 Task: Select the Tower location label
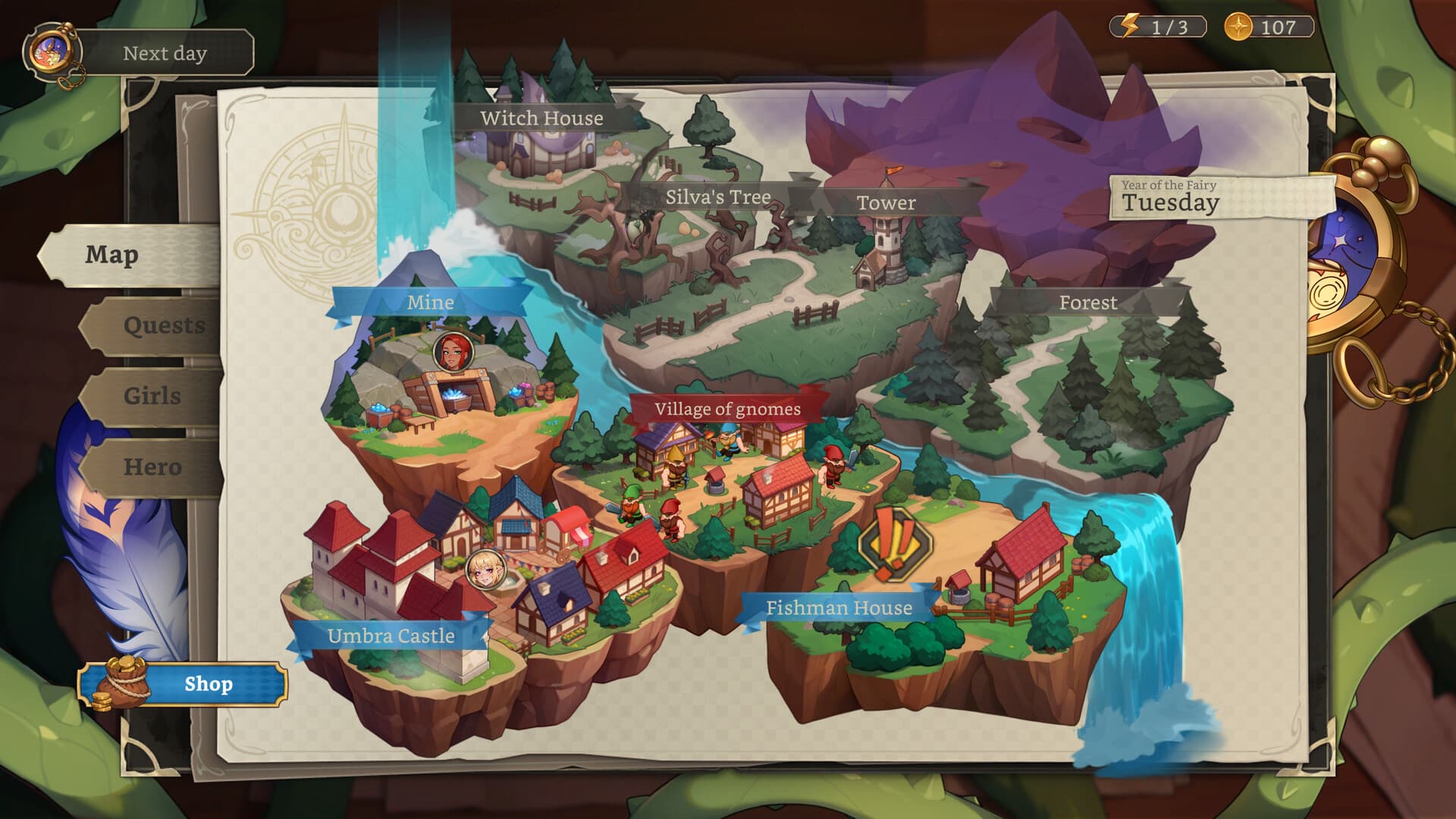[x=886, y=203]
